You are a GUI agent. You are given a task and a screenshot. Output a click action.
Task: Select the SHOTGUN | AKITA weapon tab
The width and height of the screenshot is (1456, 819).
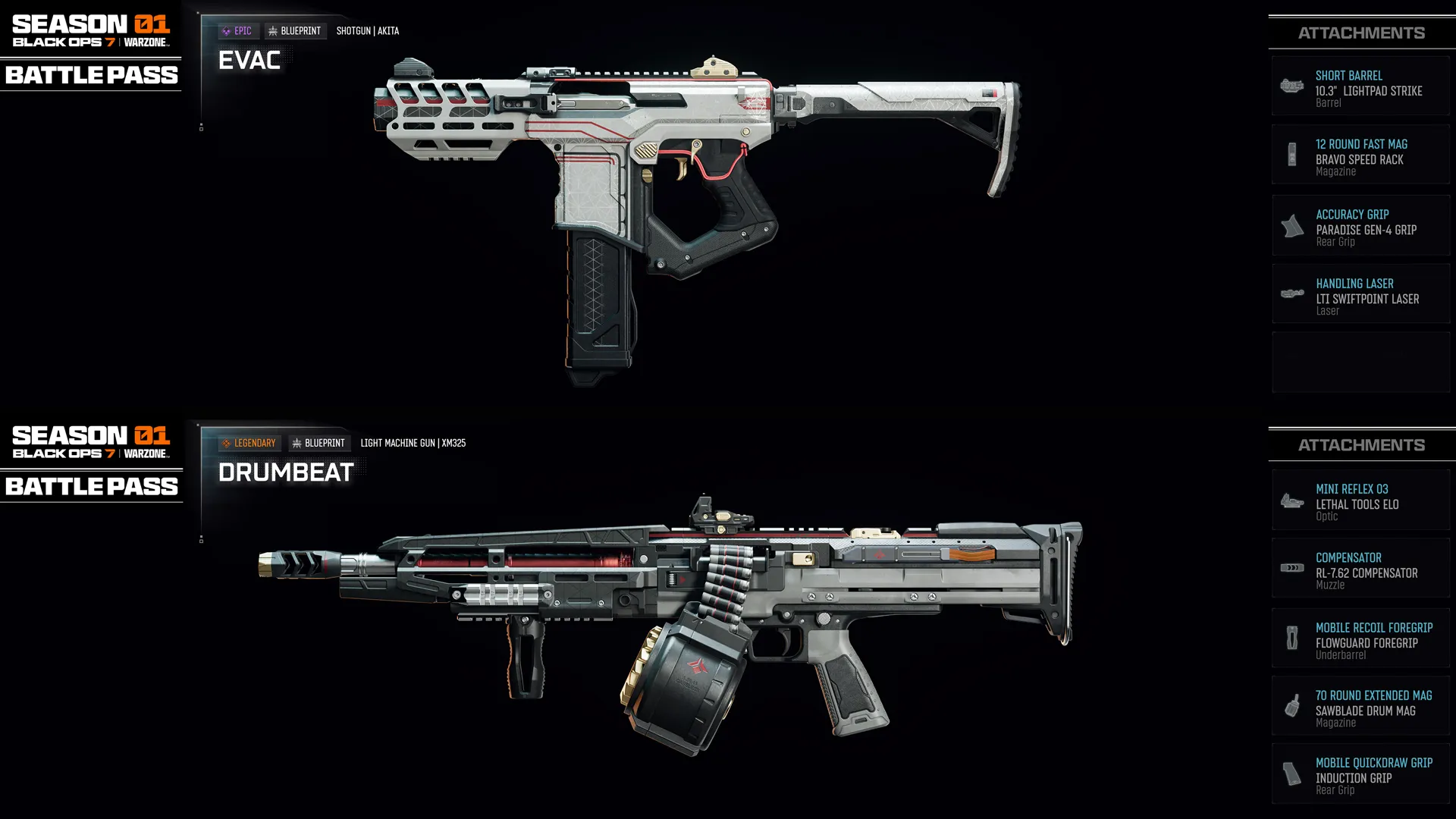tap(367, 30)
